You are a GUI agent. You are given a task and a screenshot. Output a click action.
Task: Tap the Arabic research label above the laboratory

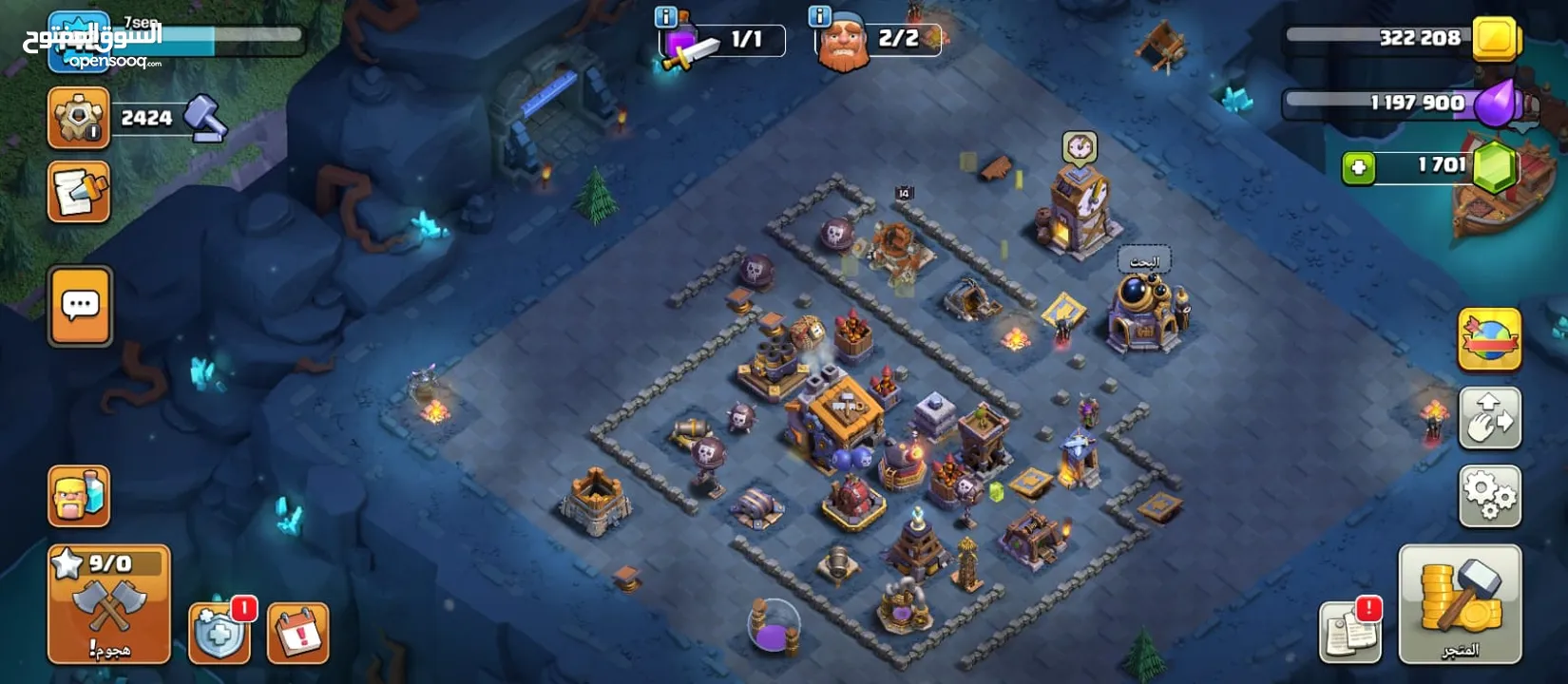click(1144, 261)
